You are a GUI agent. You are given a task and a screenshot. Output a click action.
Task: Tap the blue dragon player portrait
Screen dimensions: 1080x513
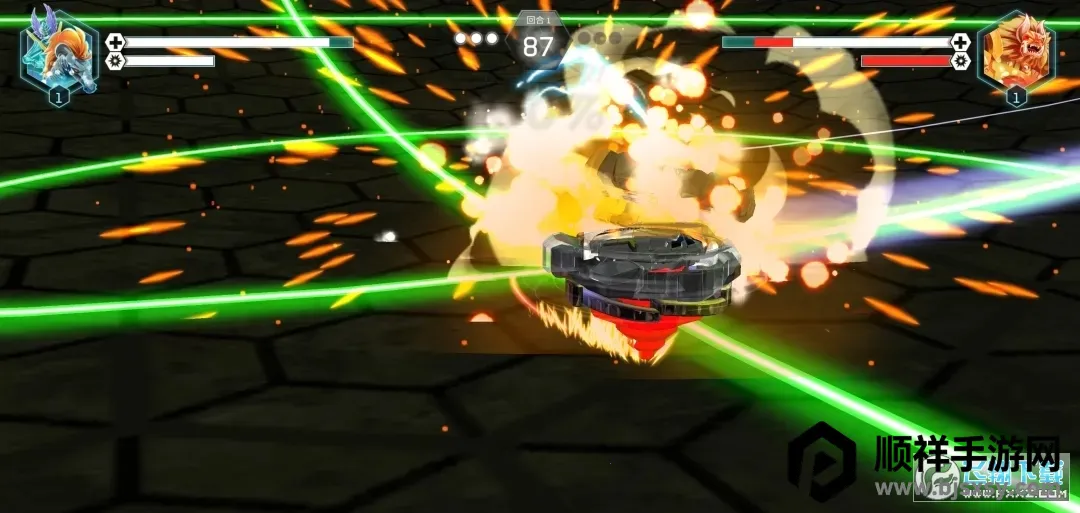click(59, 52)
